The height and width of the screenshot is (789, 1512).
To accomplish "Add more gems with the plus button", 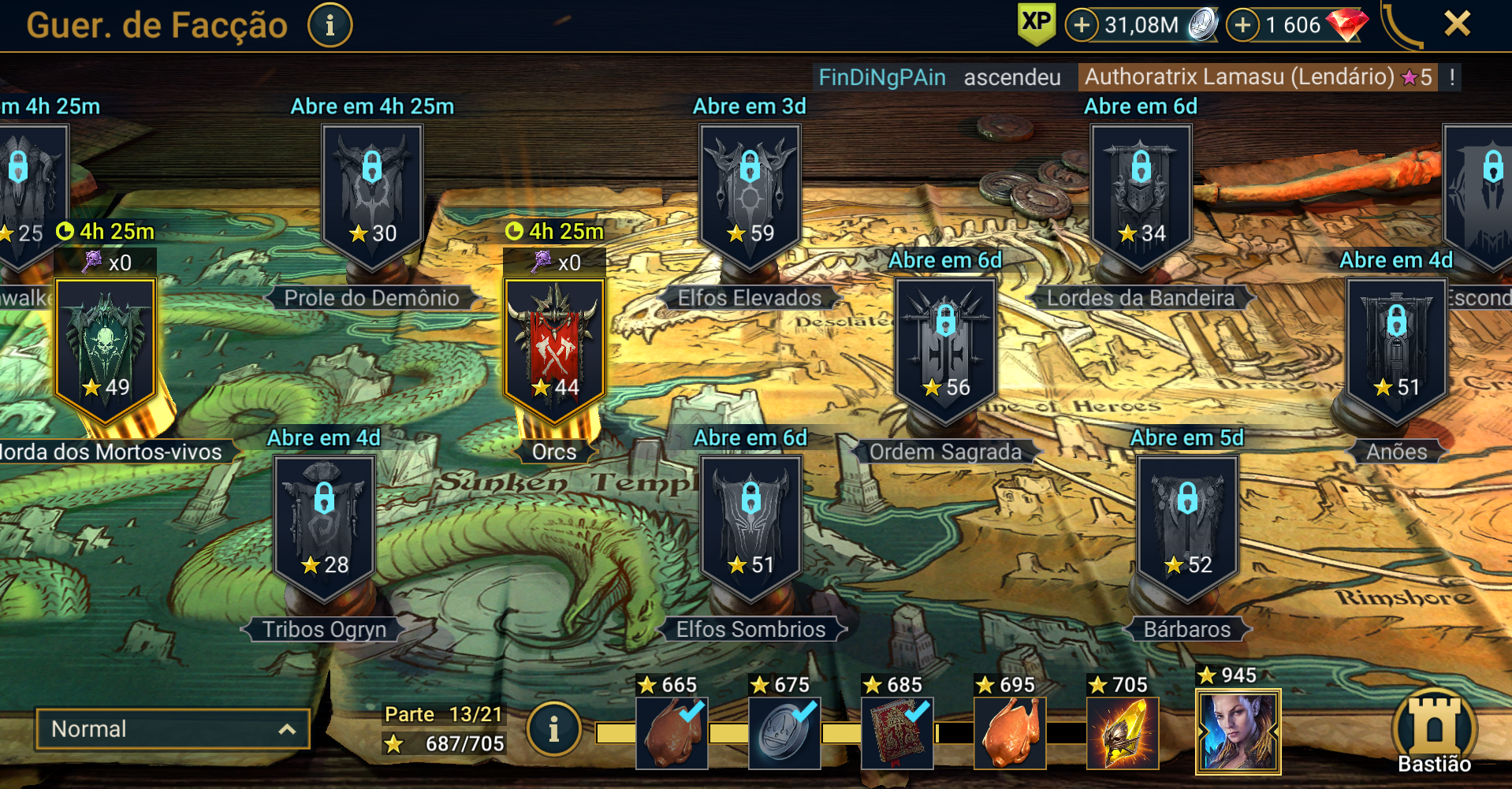I will click(1242, 25).
